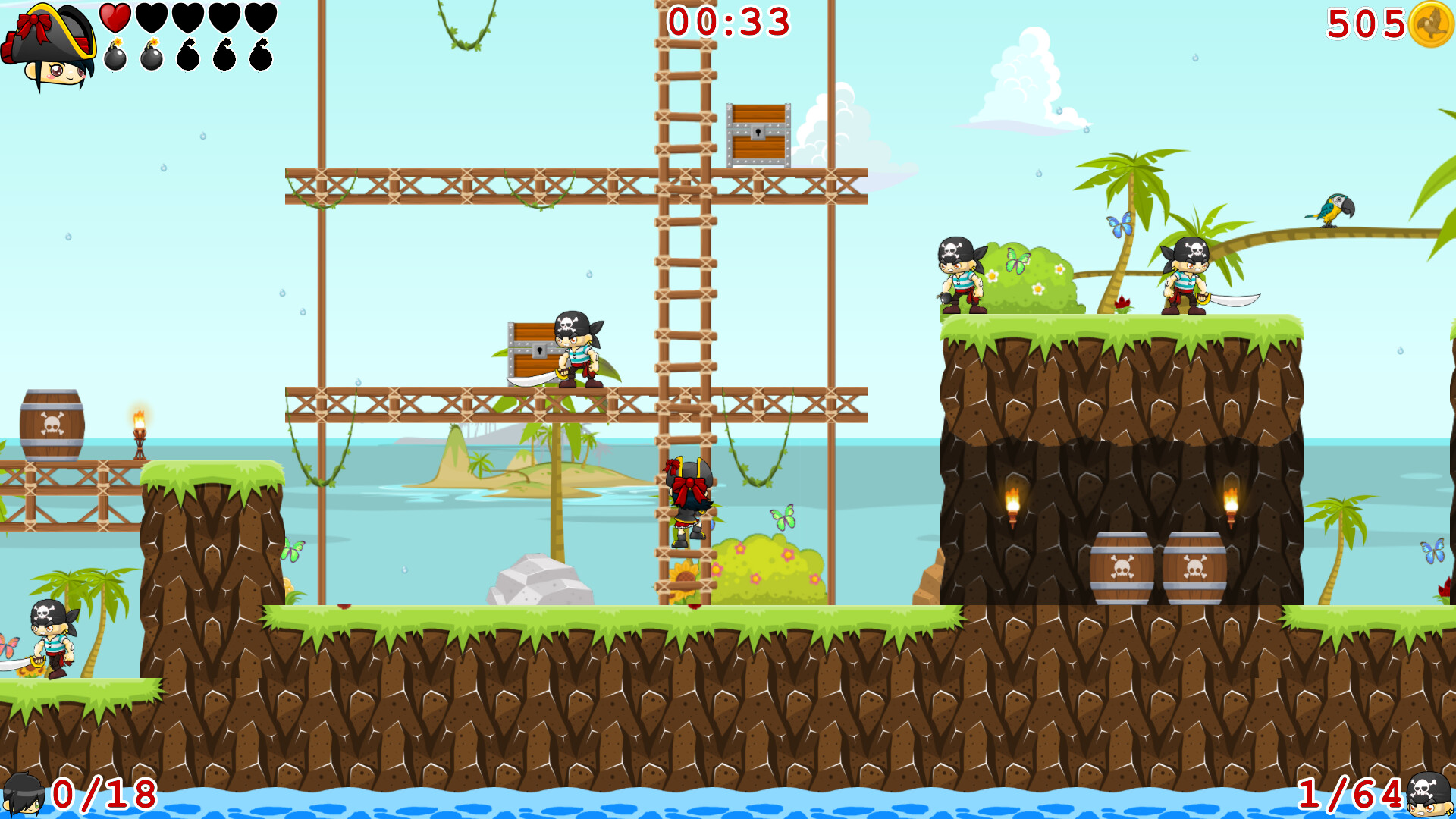Click the 505 coin score counter
1456x819 pixels.
coord(1365,24)
